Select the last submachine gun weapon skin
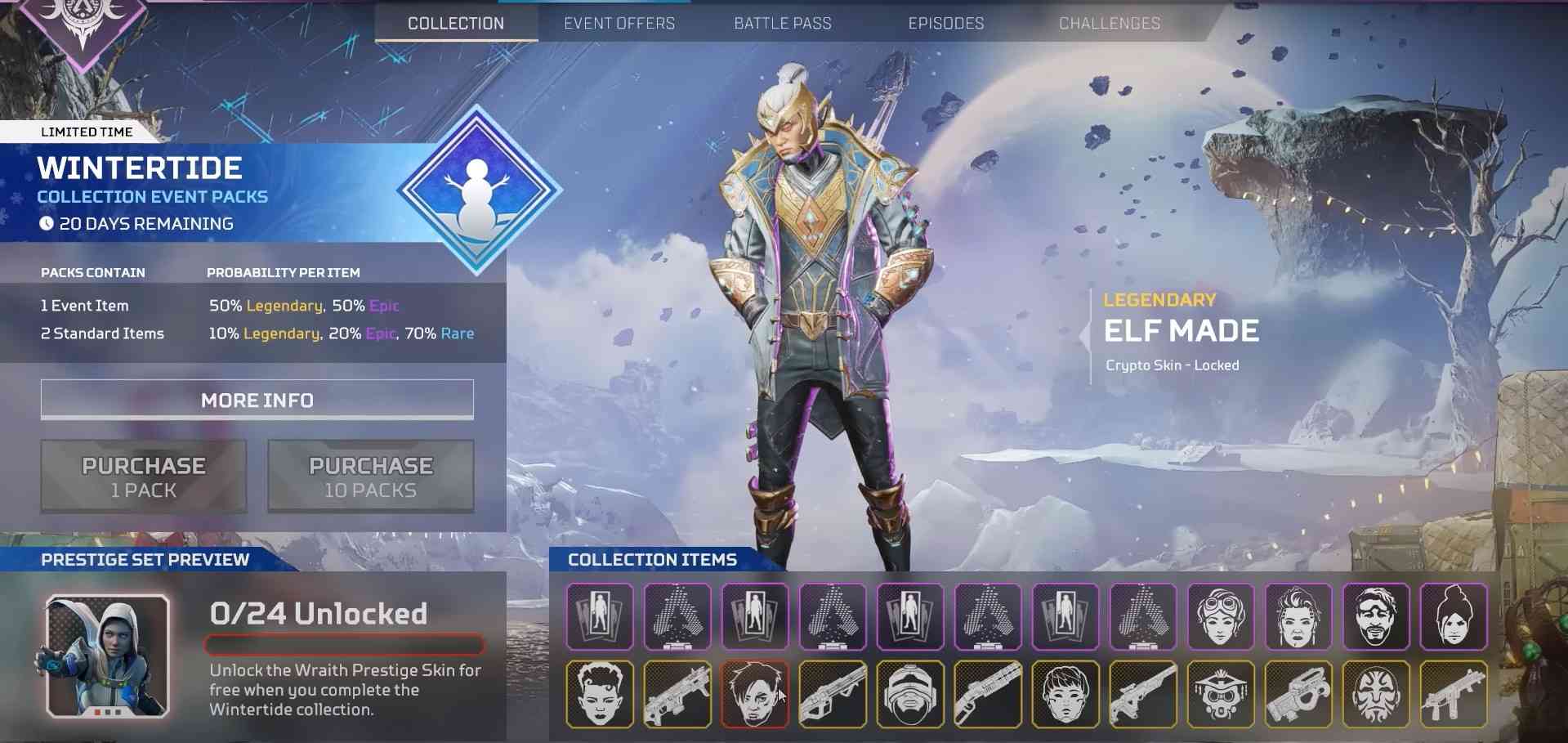Screen dimensions: 1568x743 click(x=1454, y=694)
